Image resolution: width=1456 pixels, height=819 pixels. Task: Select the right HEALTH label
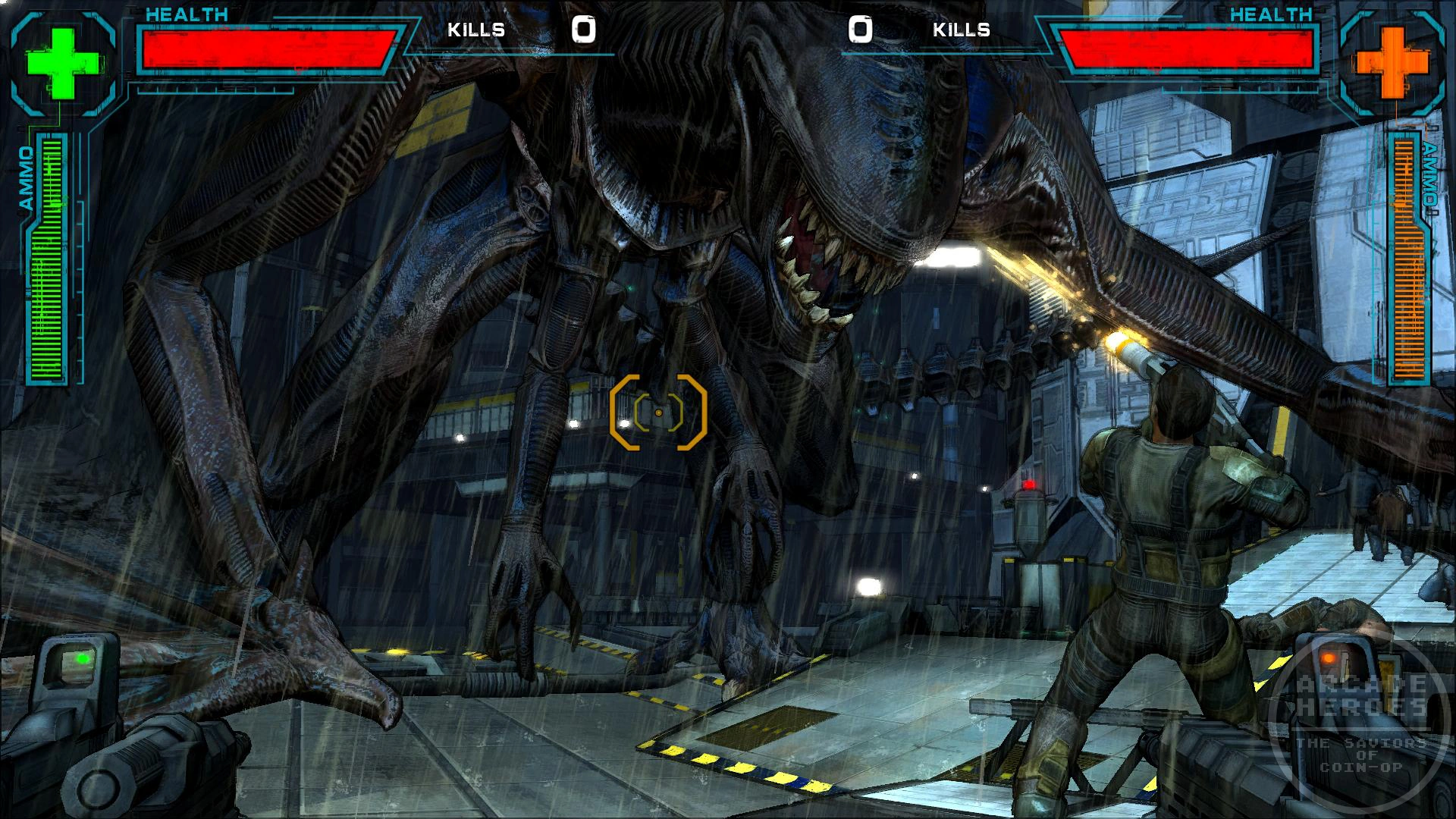(1272, 13)
